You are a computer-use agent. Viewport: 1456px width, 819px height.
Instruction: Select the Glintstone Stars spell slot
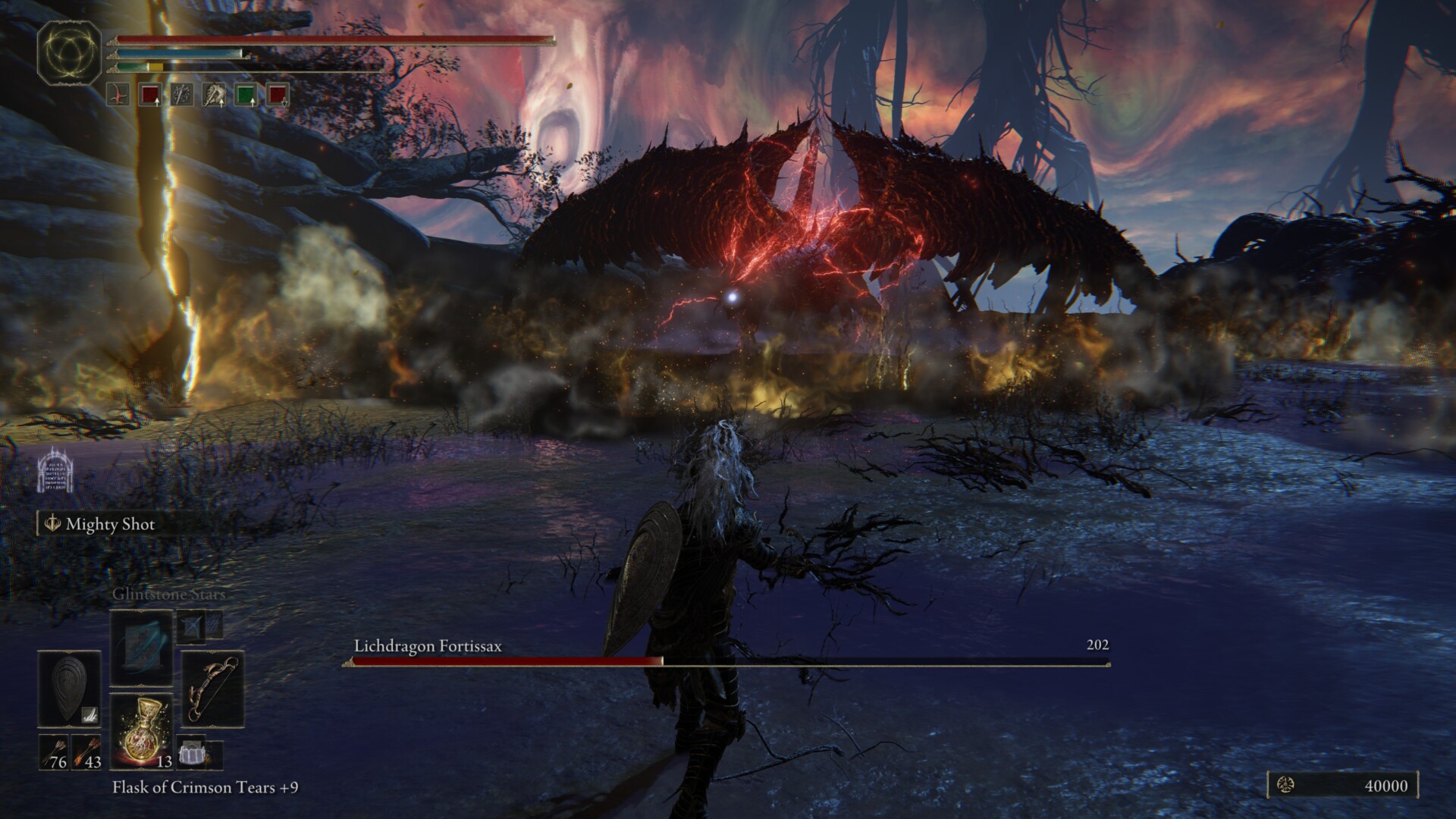pos(141,647)
